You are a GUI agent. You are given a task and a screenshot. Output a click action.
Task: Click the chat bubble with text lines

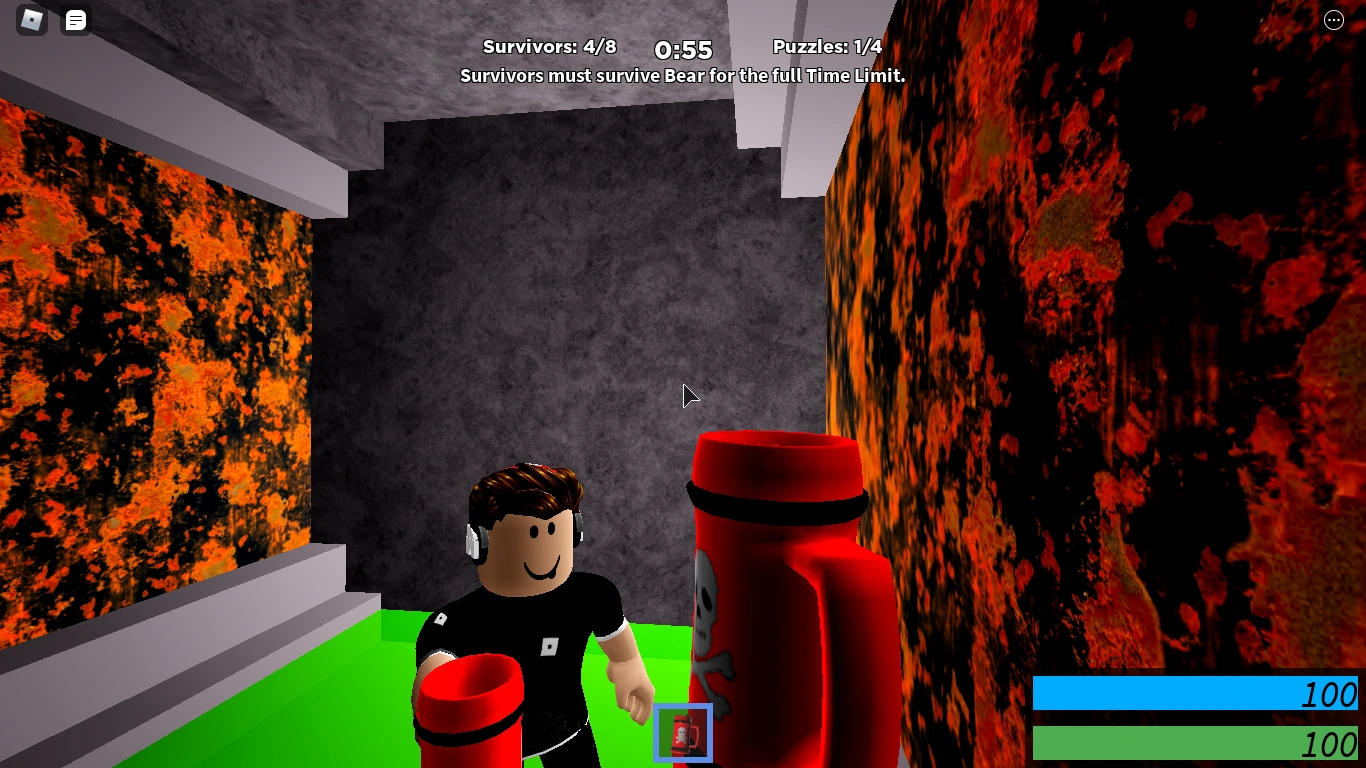pyautogui.click(x=75, y=20)
